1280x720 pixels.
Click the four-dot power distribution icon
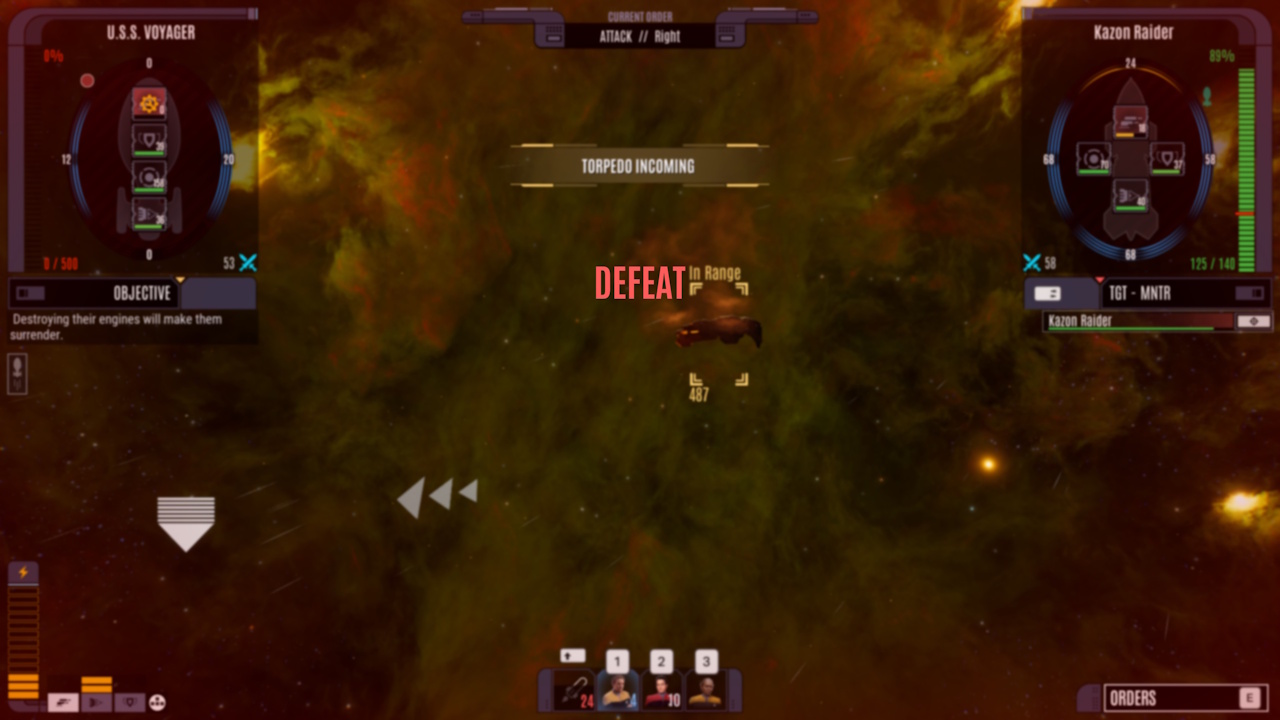pos(155,704)
